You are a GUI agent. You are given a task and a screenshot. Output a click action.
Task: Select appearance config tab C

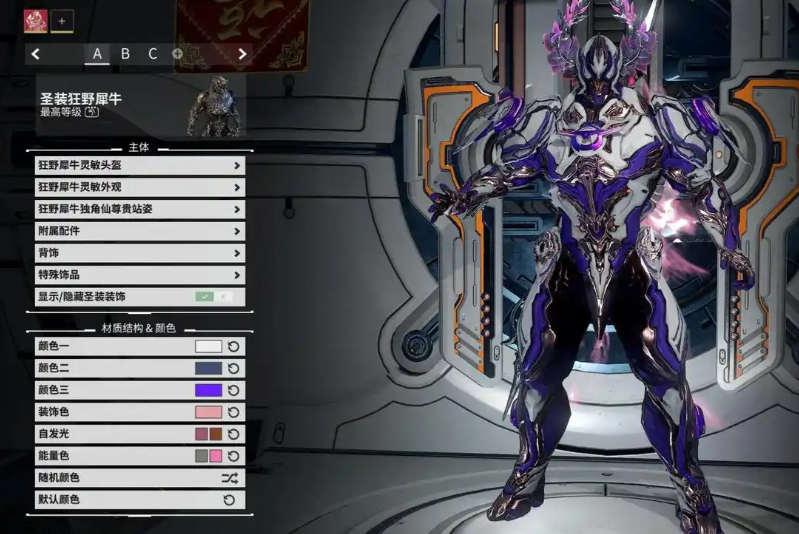point(153,54)
